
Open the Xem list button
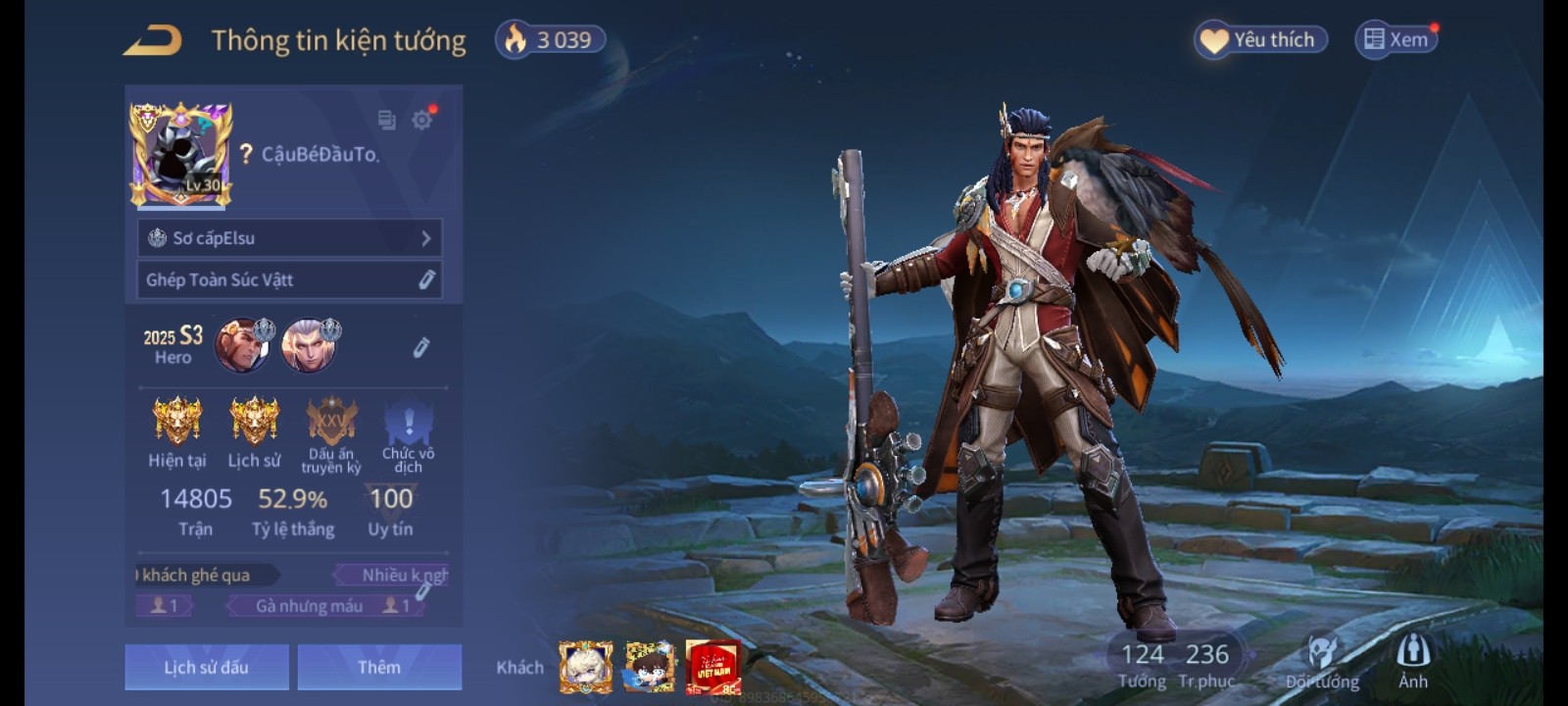(1396, 40)
